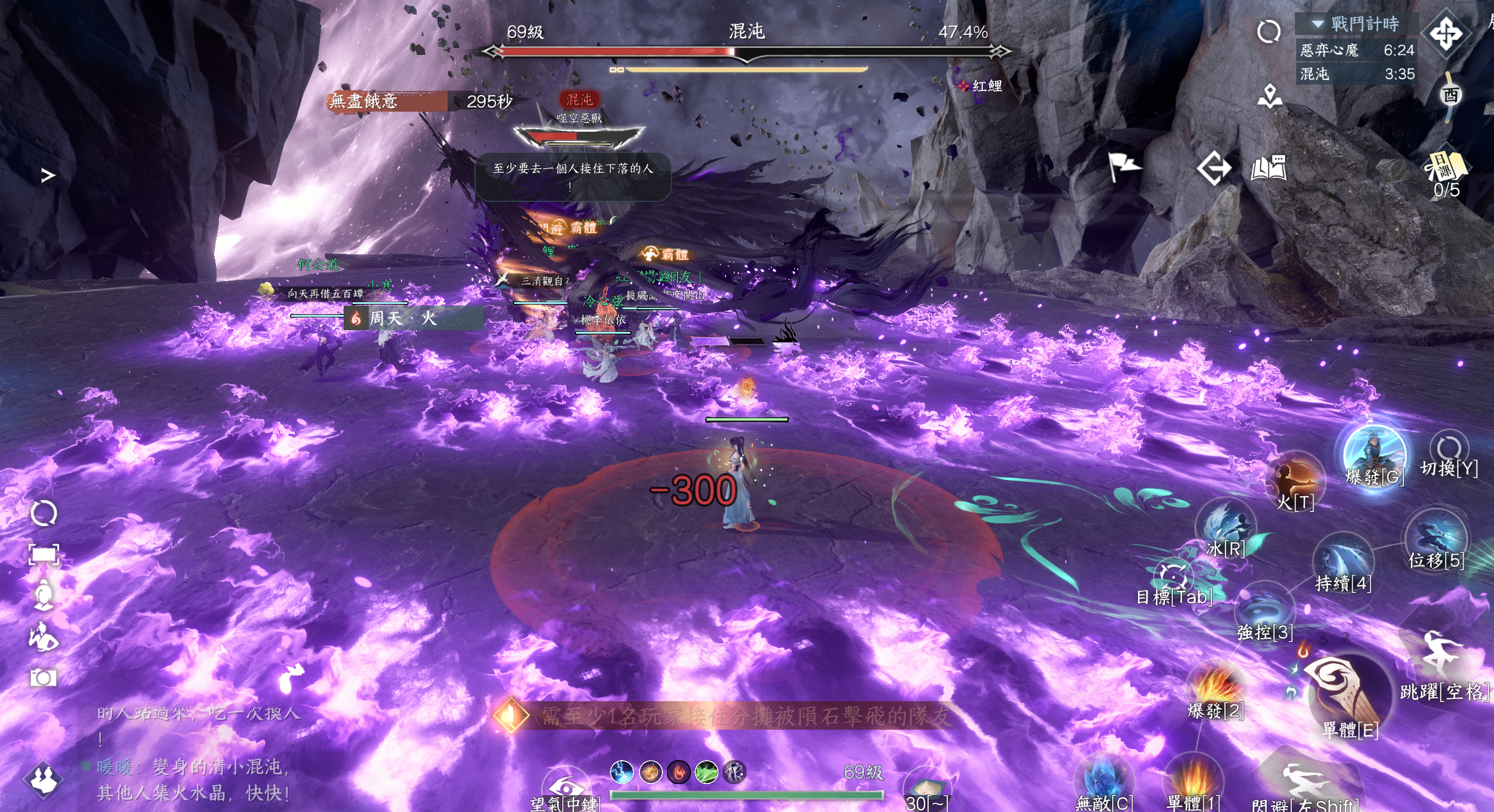Viewport: 1494px width, 812px height.
Task: Perform the 閃避 dodge action
Action: pyautogui.click(x=1304, y=785)
